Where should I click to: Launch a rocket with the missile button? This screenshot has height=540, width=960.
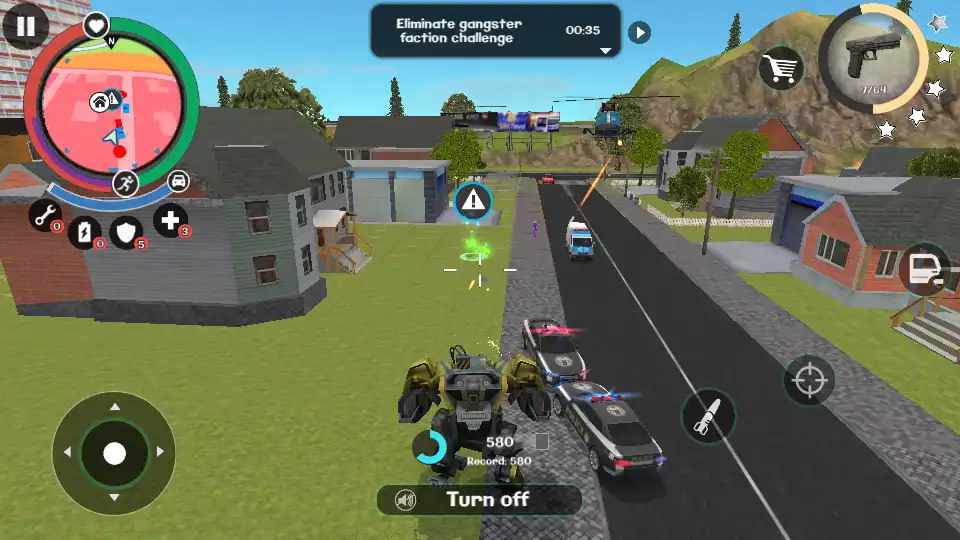pyautogui.click(x=708, y=415)
